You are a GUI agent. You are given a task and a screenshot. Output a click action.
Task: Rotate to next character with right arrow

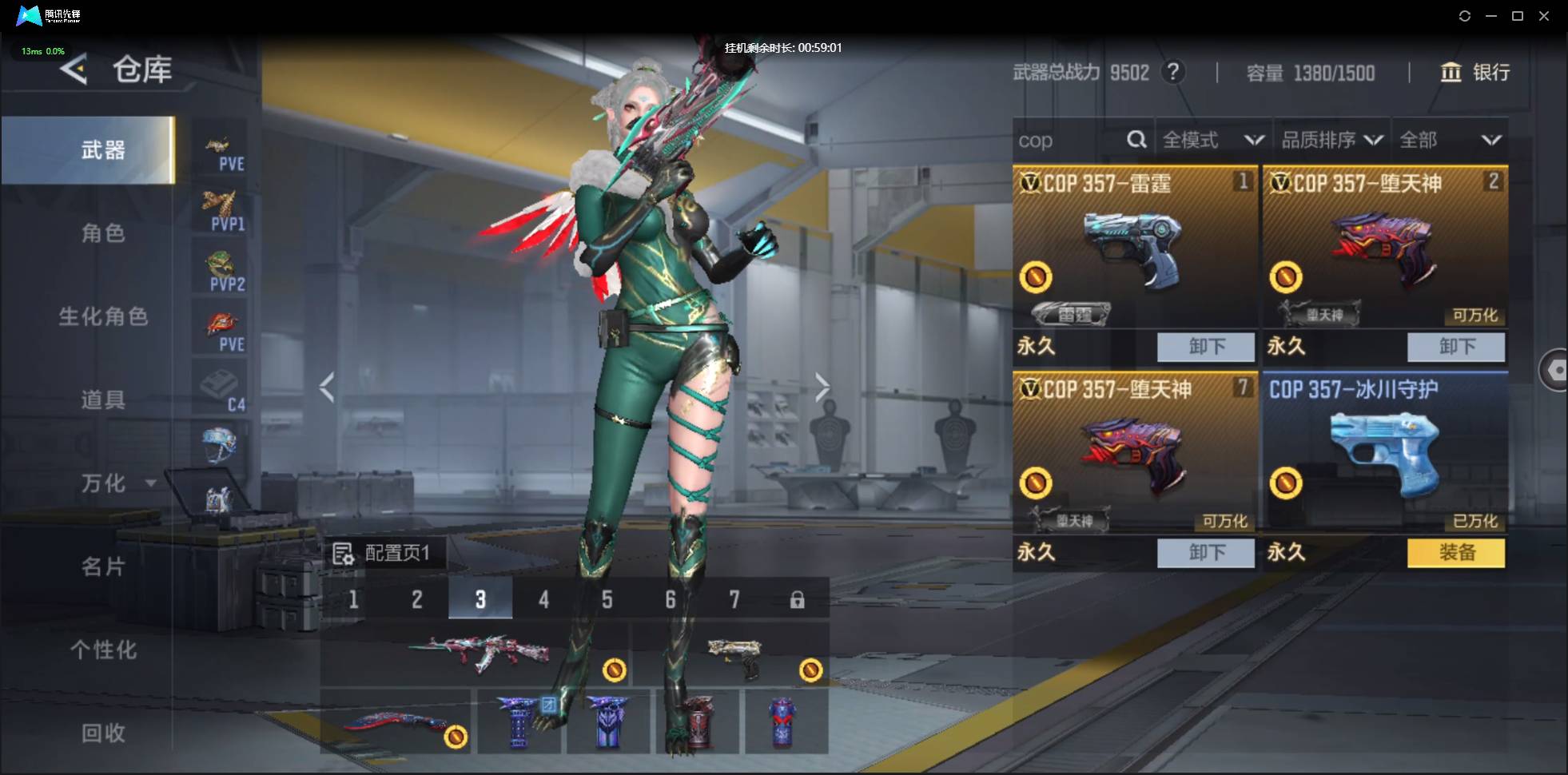822,387
